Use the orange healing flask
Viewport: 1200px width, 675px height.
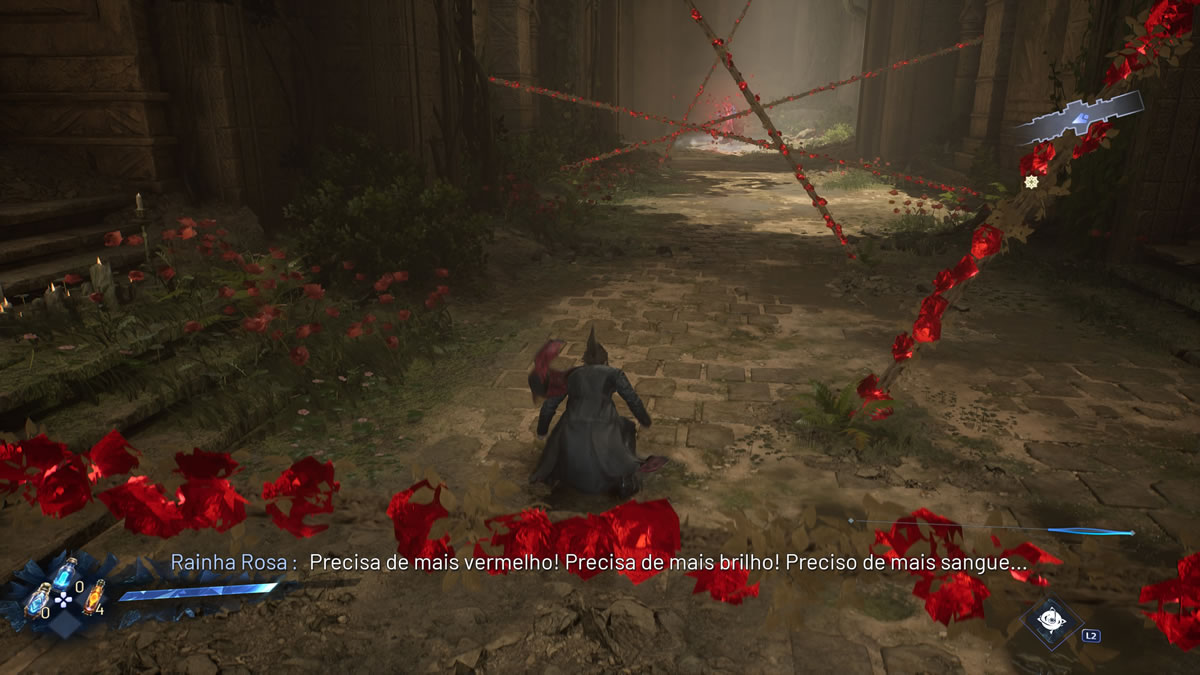(x=93, y=597)
